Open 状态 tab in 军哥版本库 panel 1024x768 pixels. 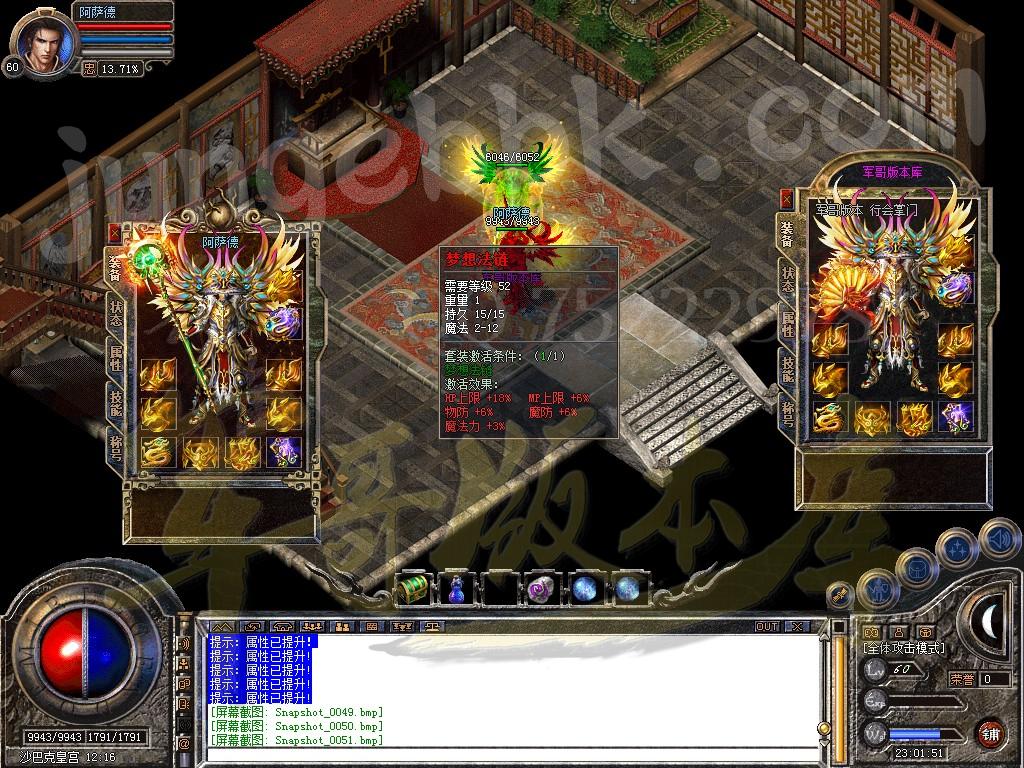click(x=788, y=280)
